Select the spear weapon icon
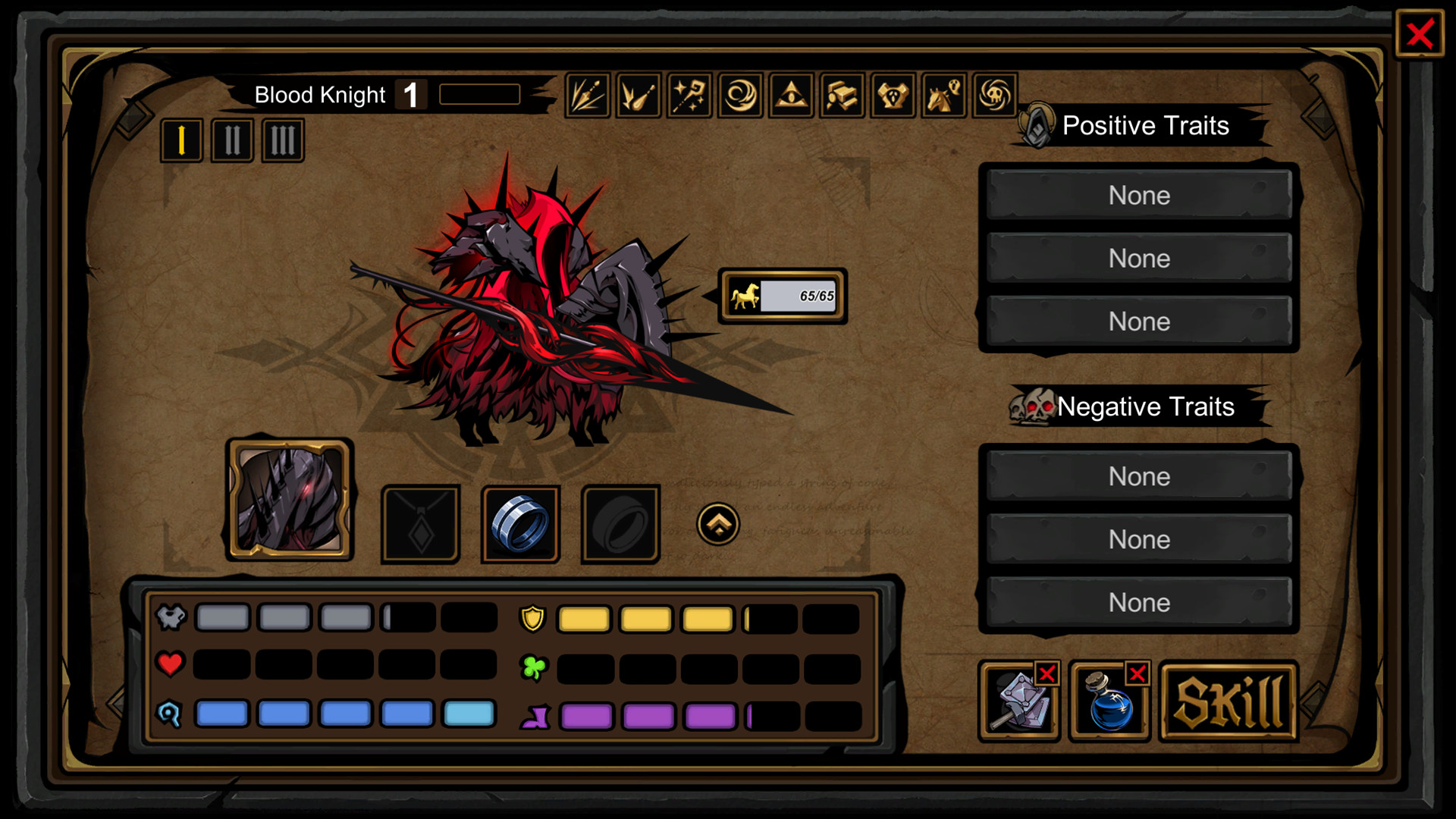This screenshot has height=819, width=1456. tap(588, 95)
